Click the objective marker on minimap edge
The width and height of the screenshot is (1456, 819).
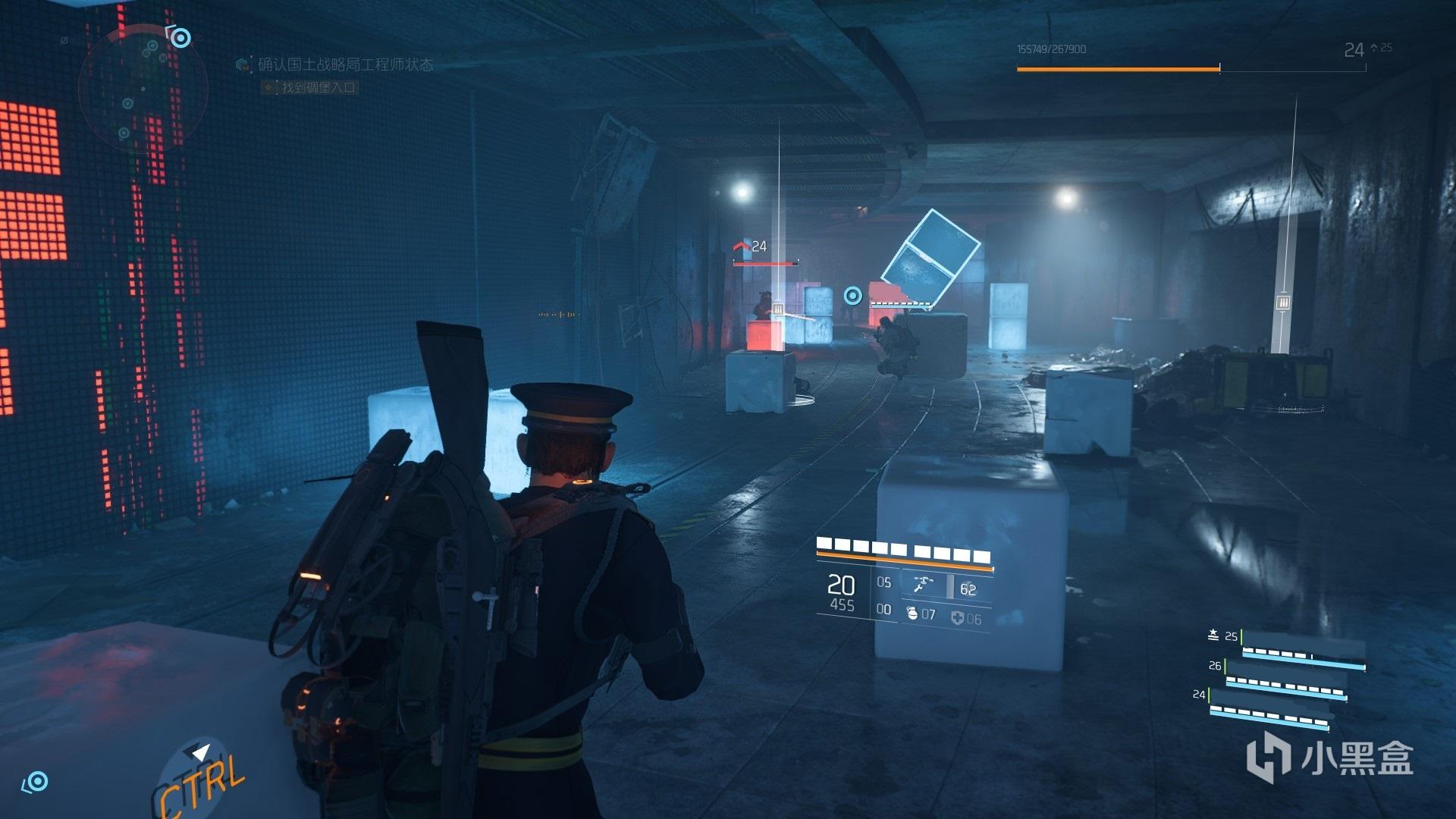click(180, 36)
